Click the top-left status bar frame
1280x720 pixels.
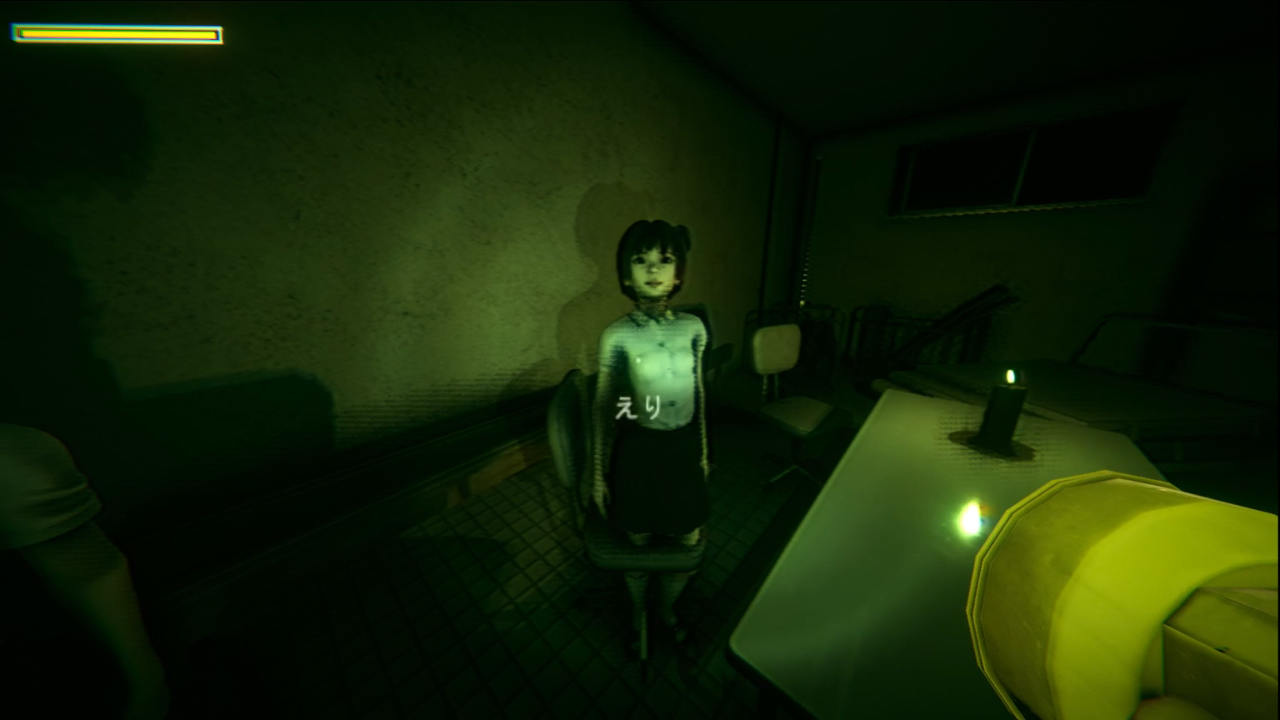pos(115,33)
